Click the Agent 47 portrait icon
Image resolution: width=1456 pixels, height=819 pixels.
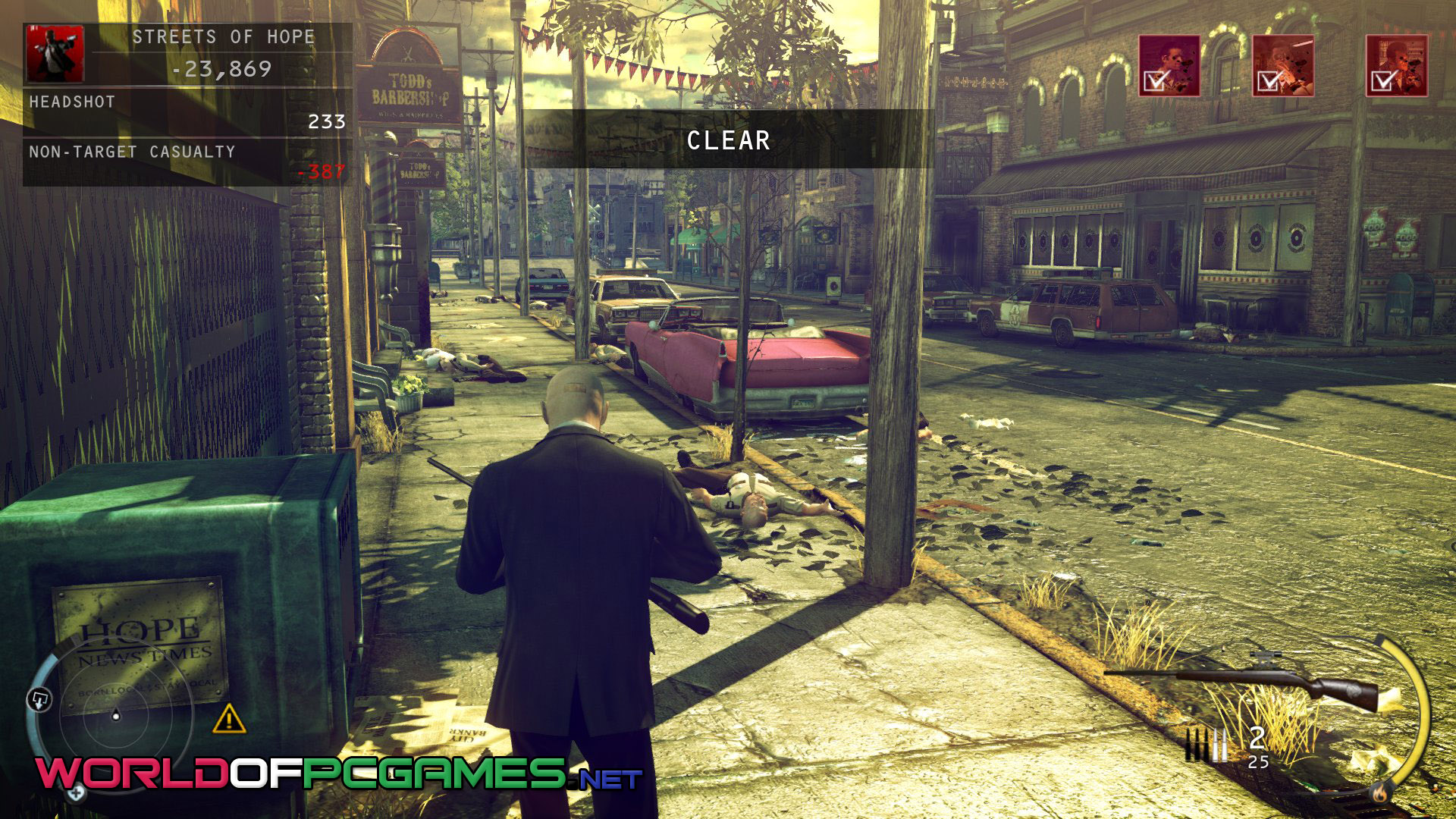tap(55, 53)
